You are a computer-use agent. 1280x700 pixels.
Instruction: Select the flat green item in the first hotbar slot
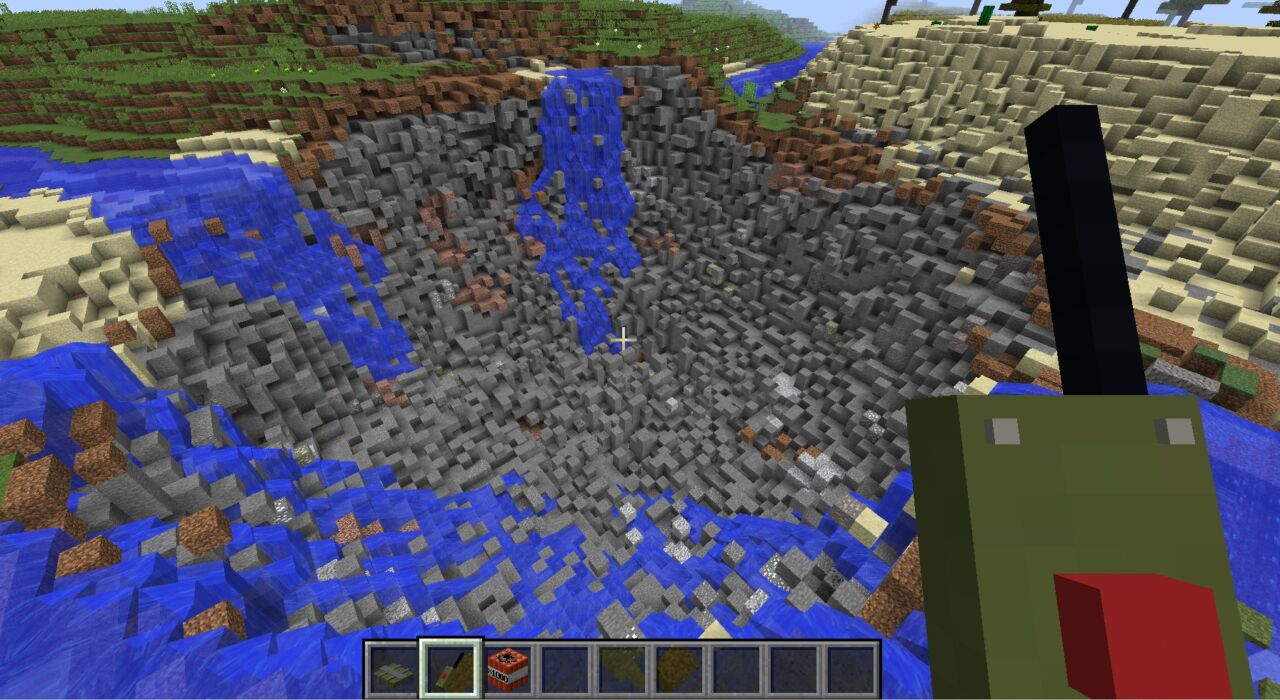[x=392, y=668]
